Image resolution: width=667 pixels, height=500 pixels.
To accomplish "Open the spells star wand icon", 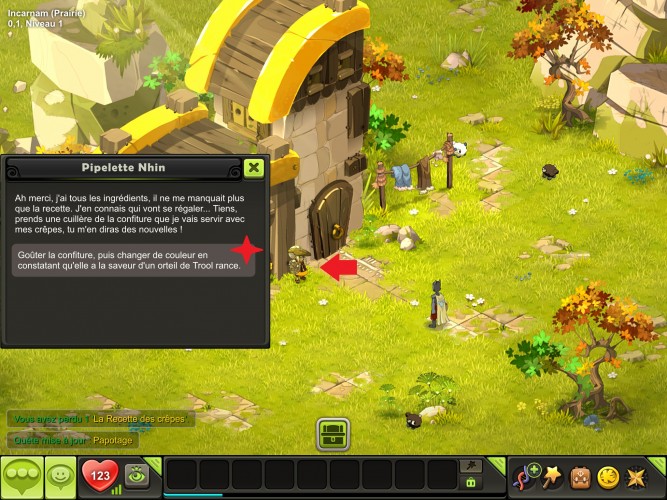I will coord(551,475).
